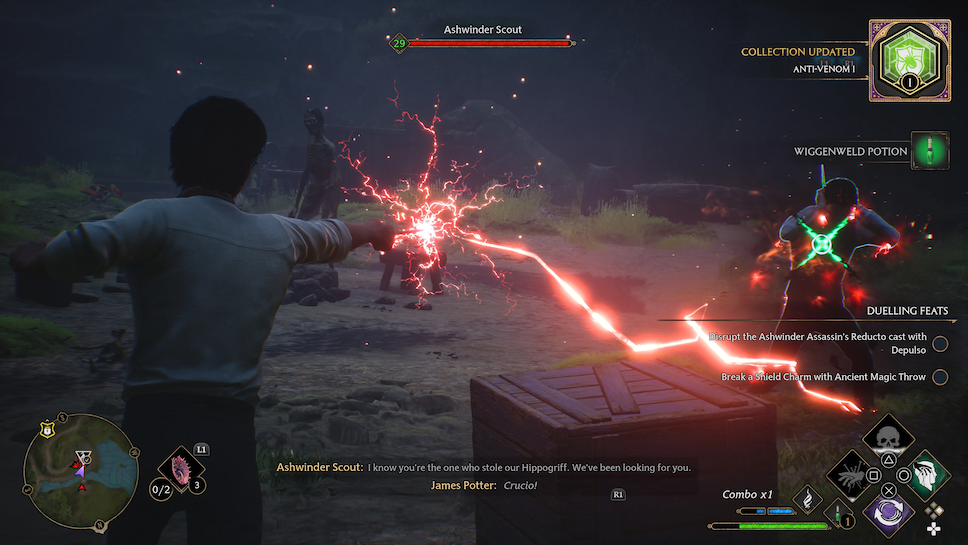Image resolution: width=968 pixels, height=545 pixels.
Task: Trigger the Ancient Magic flame icon
Action: click(x=807, y=497)
